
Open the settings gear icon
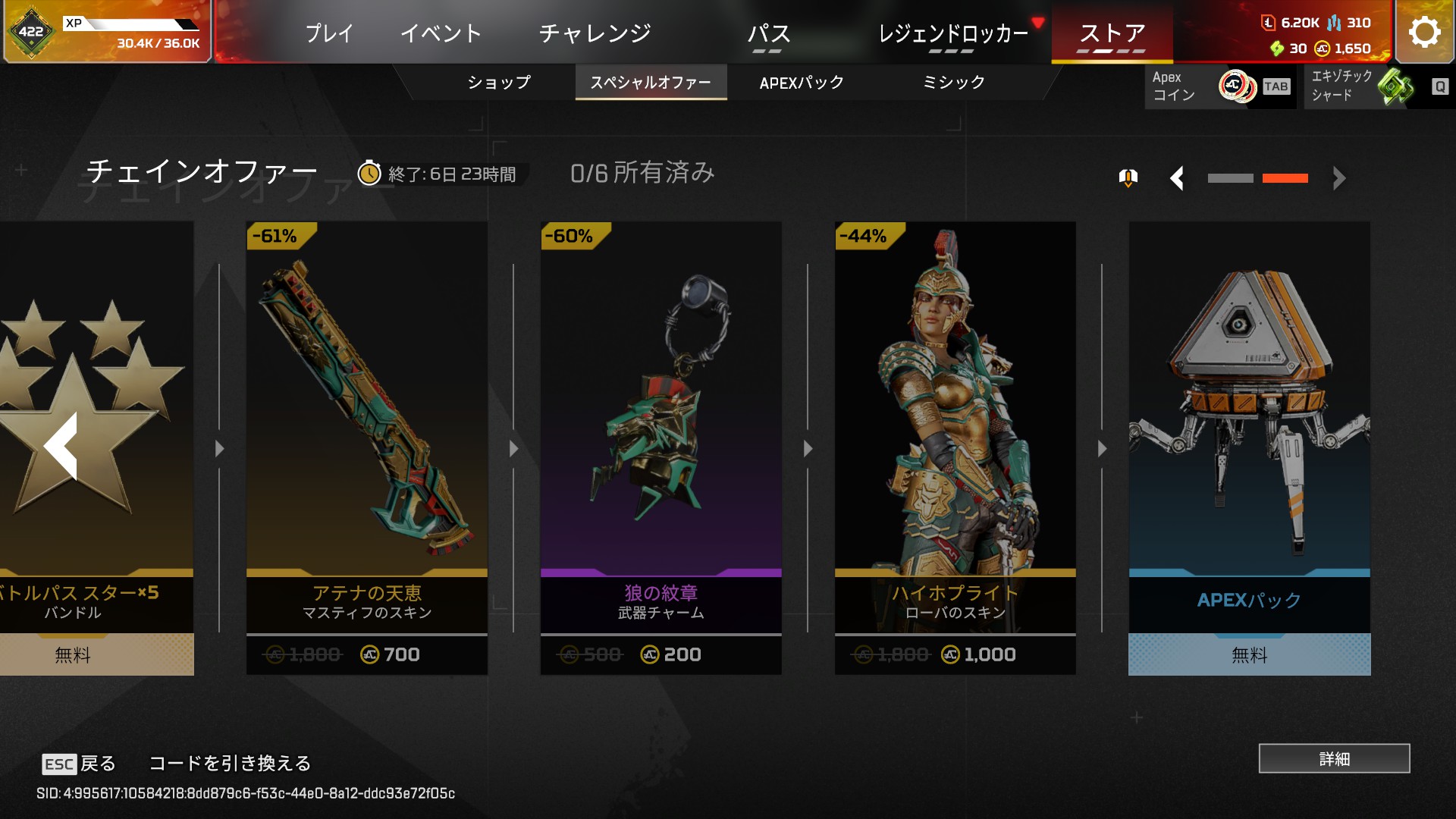point(1424,33)
